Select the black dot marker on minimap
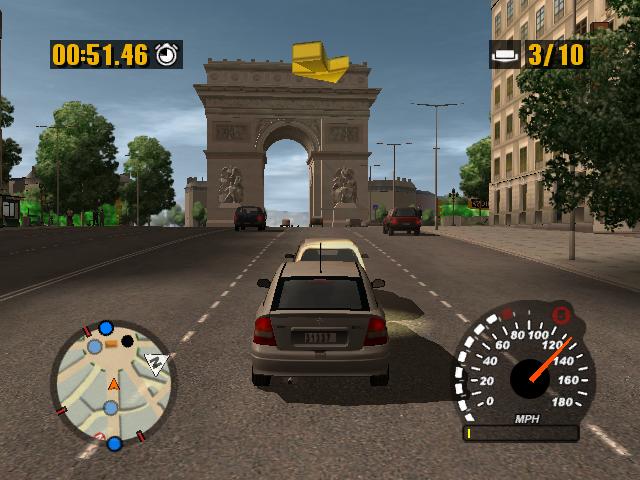Image resolution: width=640 pixels, height=480 pixels. [x=127, y=341]
